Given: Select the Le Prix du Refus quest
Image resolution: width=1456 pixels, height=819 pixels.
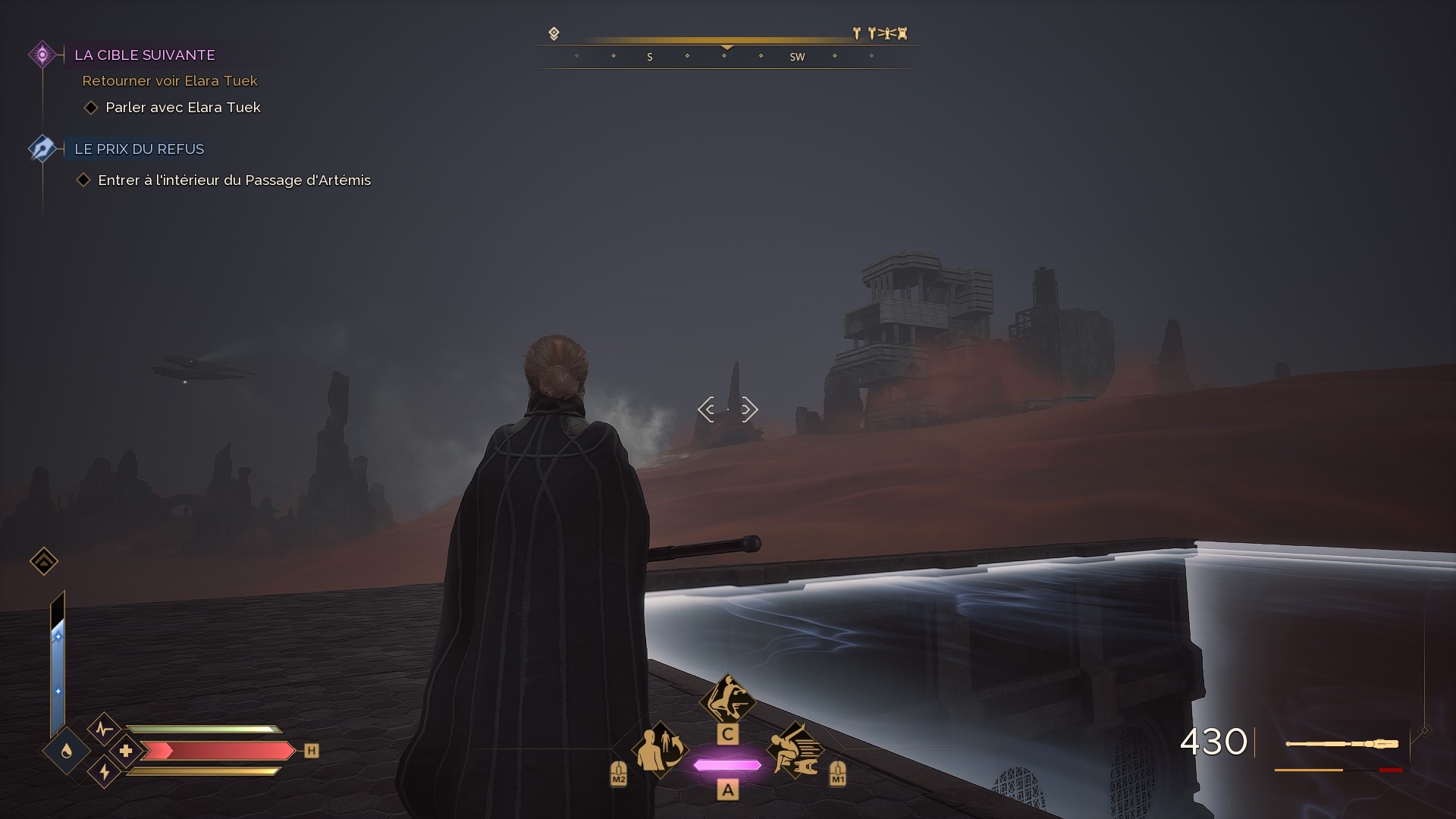Looking at the screenshot, I should (x=139, y=149).
